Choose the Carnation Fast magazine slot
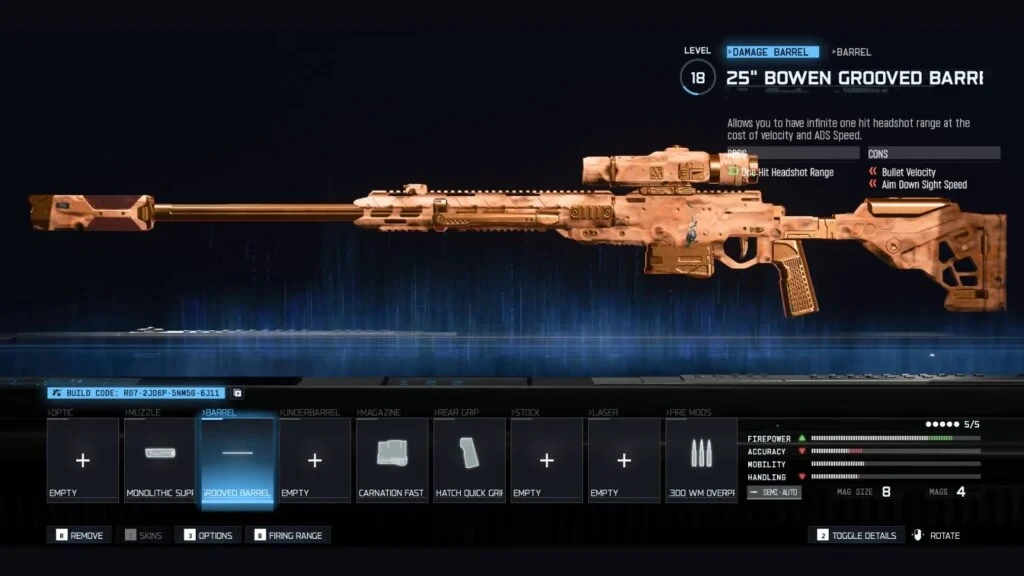The image size is (1024, 576). coord(392,460)
